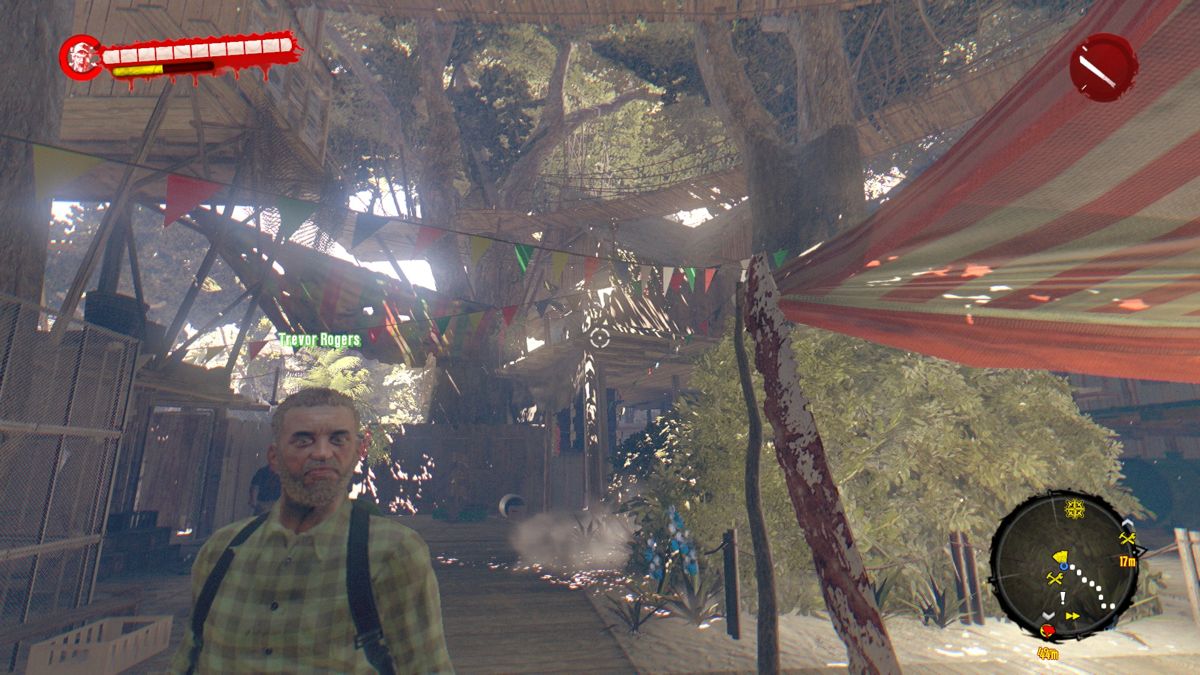Select the white exclamation quest marker on minimap

pos(1062,597)
